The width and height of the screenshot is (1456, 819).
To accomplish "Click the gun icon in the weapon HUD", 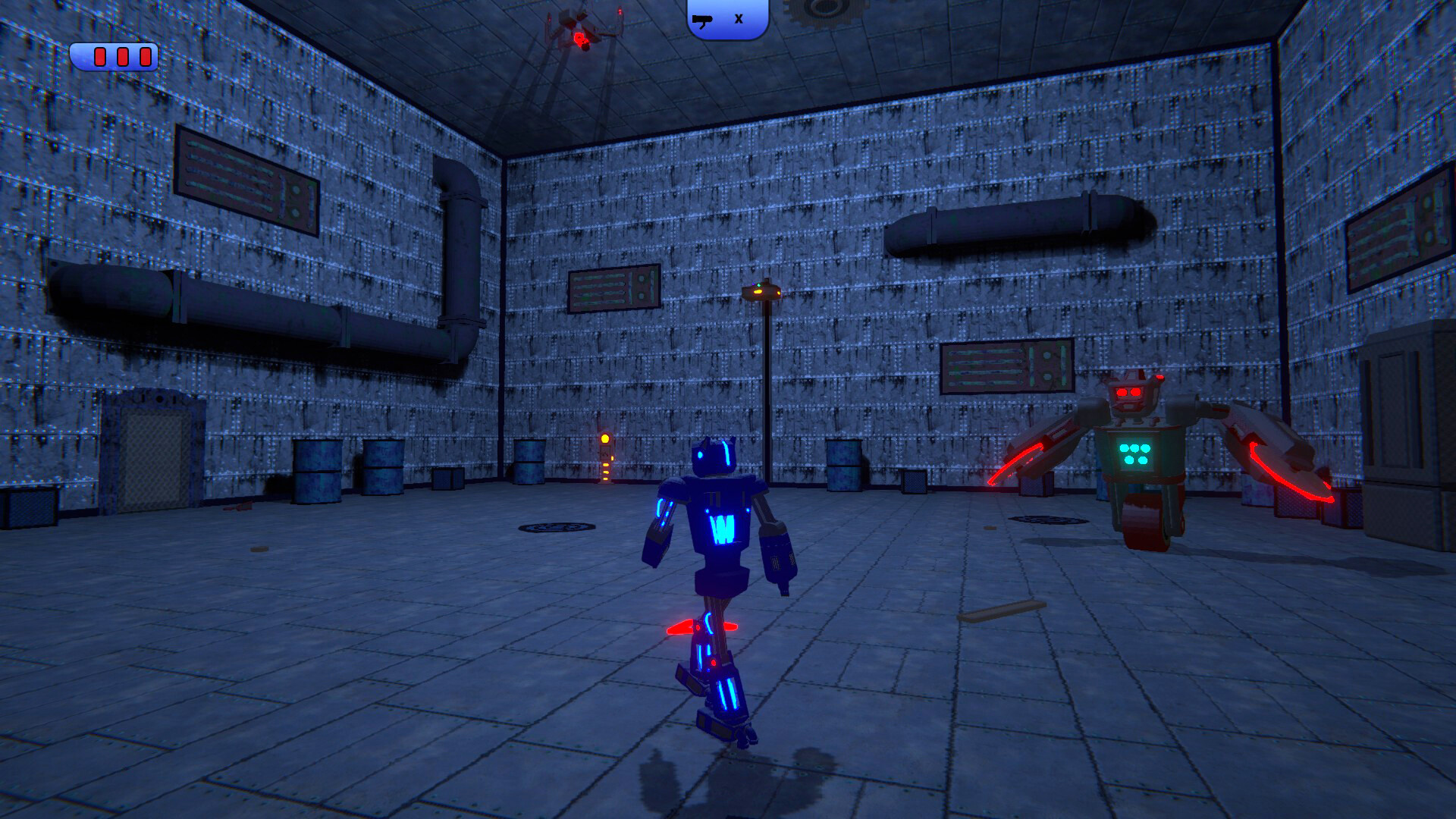I will [704, 20].
